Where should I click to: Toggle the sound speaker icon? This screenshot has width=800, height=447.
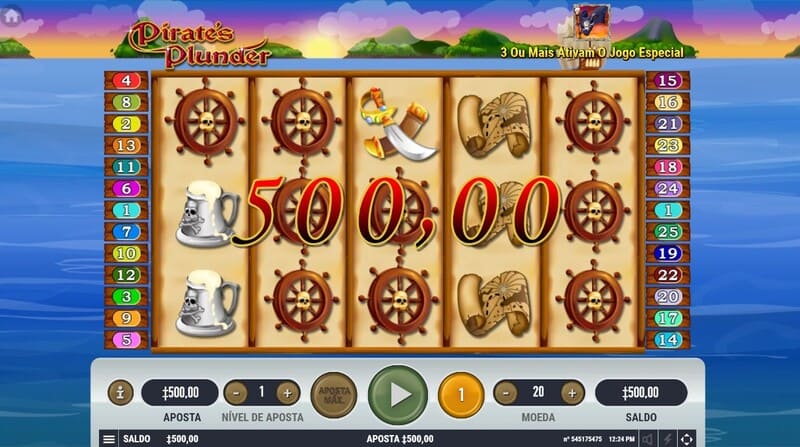pos(646,439)
